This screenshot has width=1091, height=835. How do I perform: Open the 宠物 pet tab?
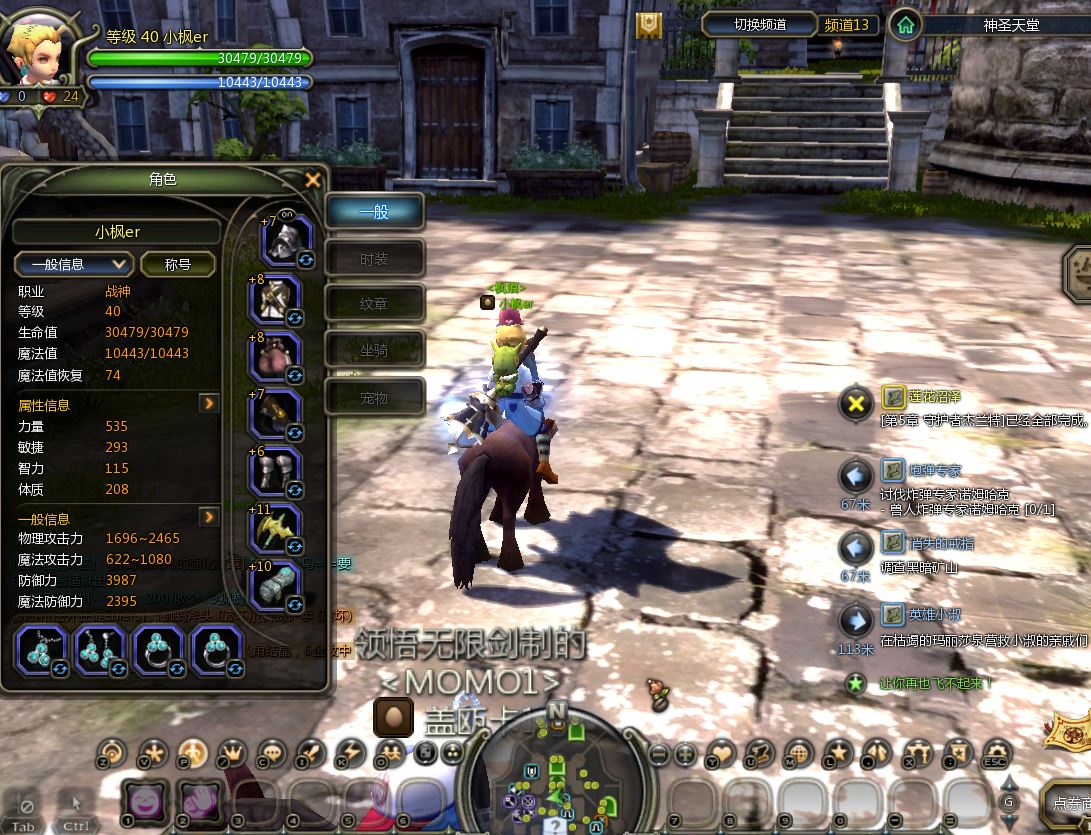coord(374,397)
